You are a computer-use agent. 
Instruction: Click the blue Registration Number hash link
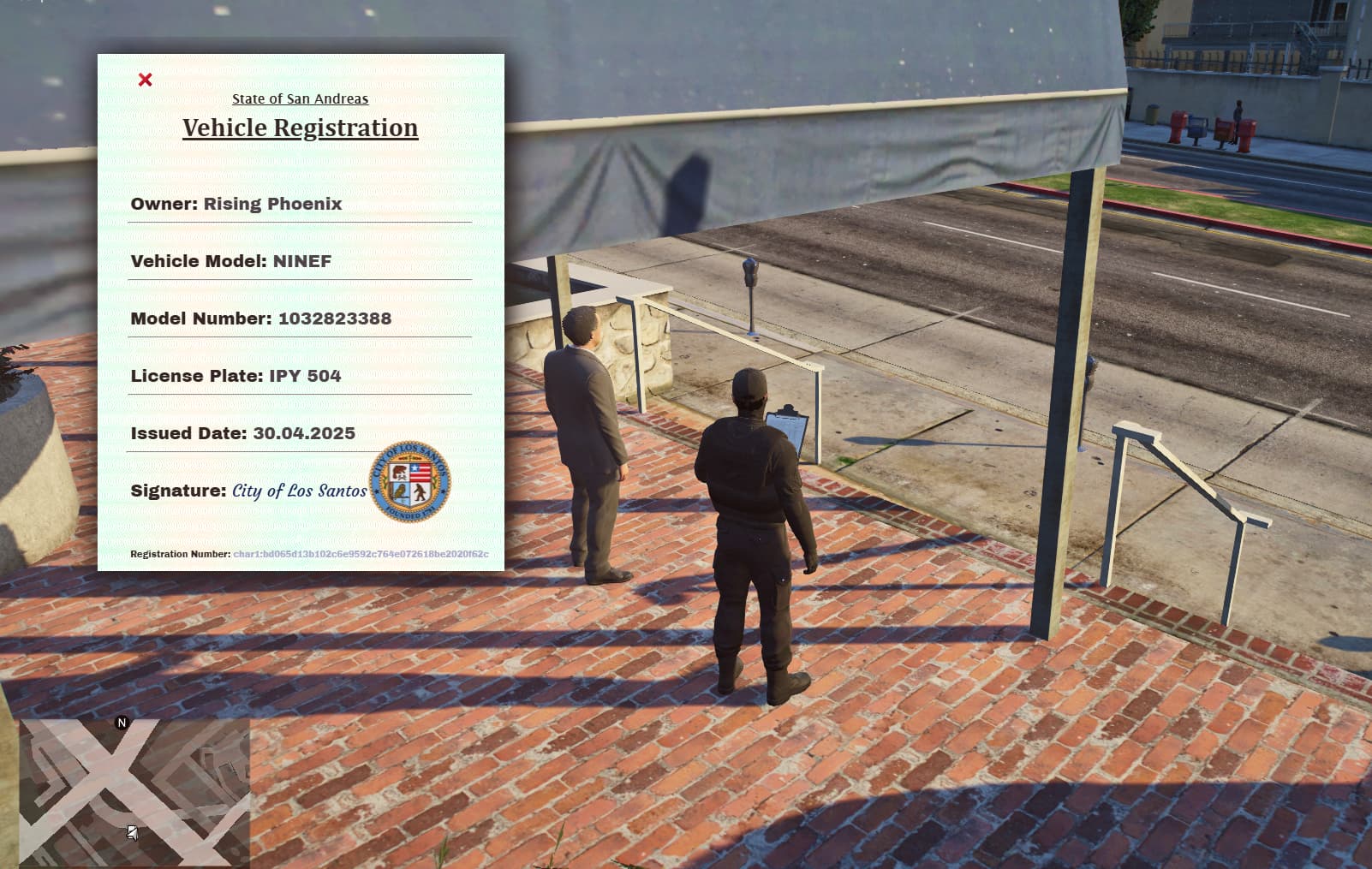[361, 554]
